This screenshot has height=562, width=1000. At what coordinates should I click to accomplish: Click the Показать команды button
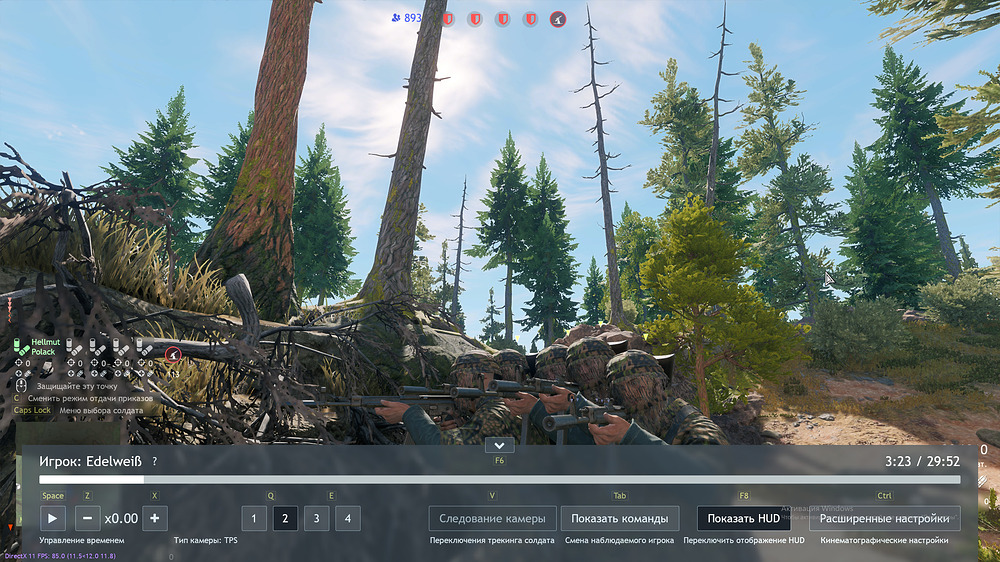pyautogui.click(x=620, y=518)
